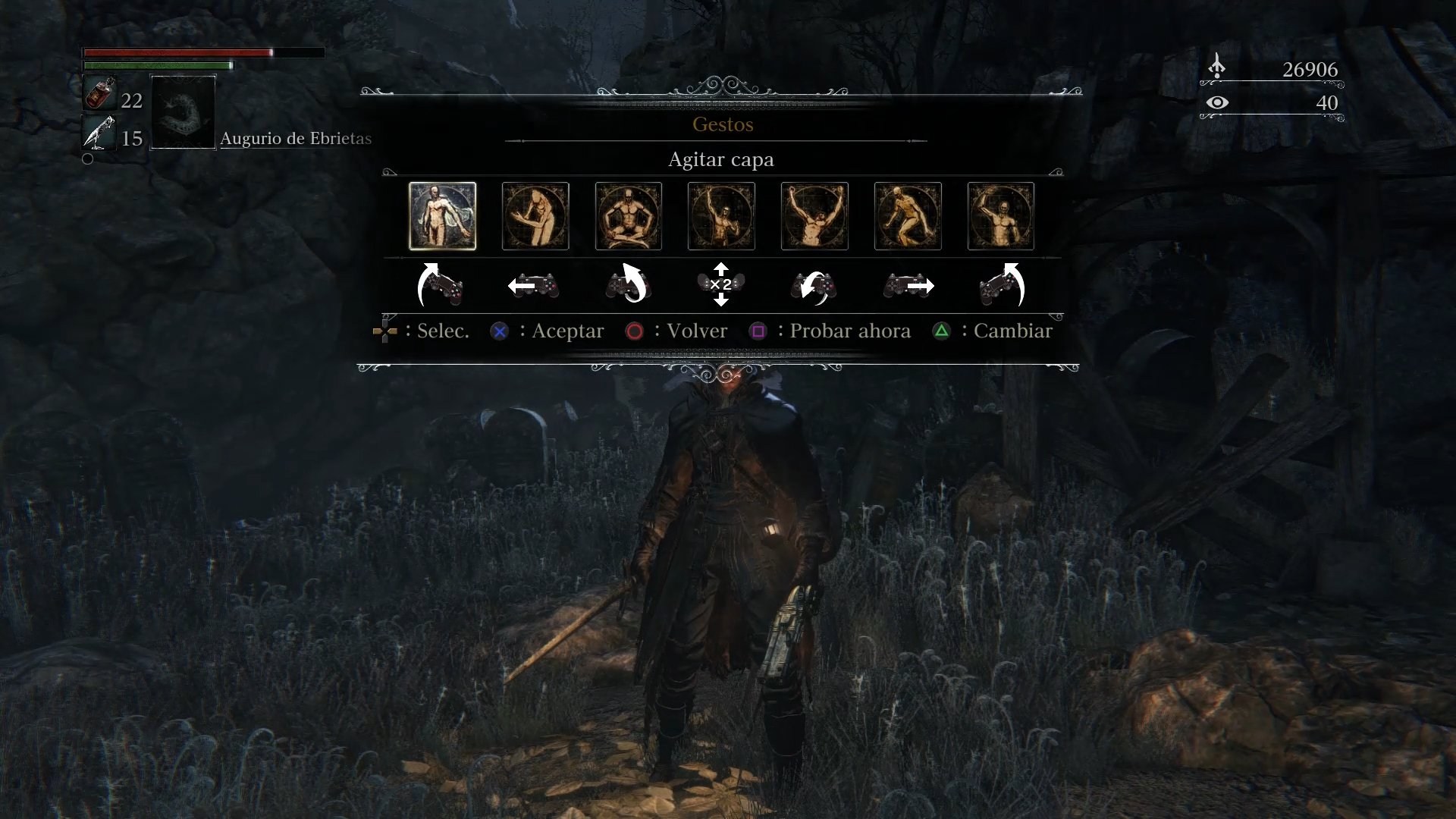The height and width of the screenshot is (819, 1456).
Task: Click the red health bar at top left
Action: point(174,53)
